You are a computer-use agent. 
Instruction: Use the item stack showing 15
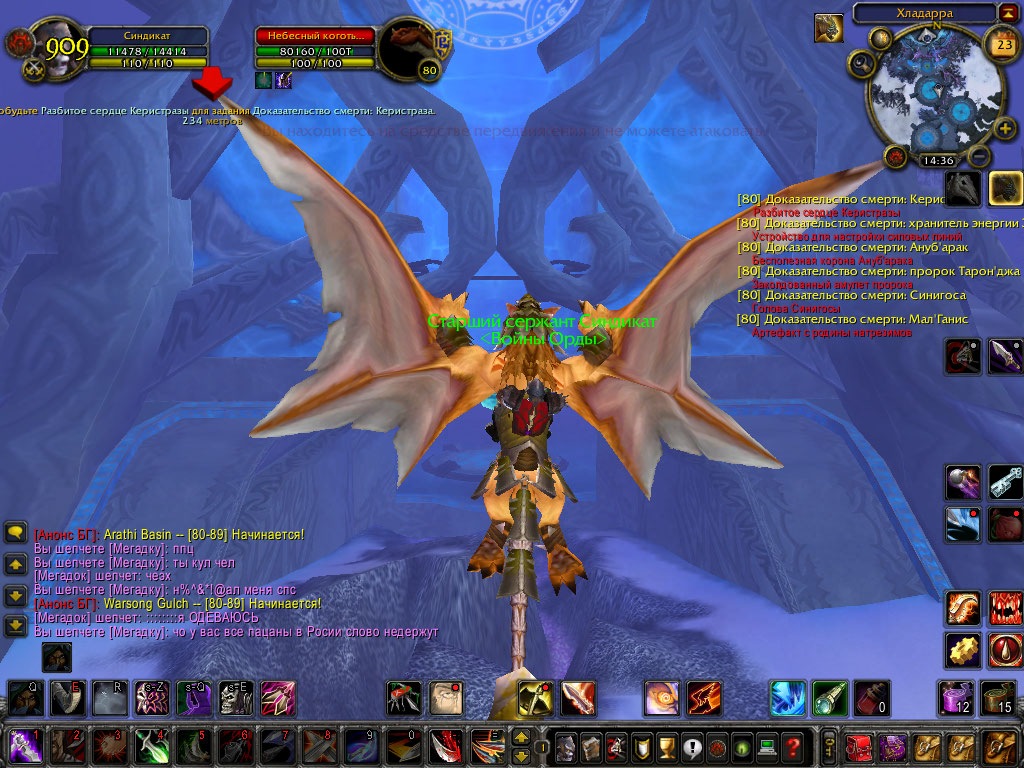click(998, 697)
